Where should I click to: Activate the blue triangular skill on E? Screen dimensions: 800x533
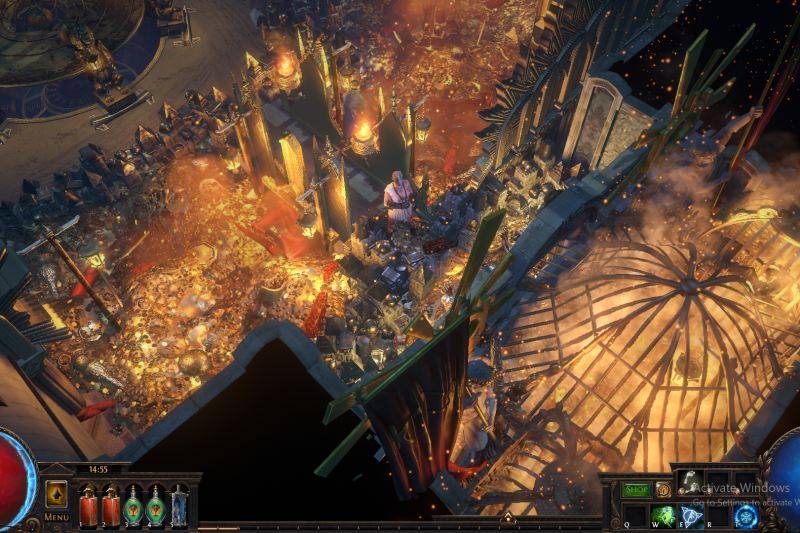point(690,516)
